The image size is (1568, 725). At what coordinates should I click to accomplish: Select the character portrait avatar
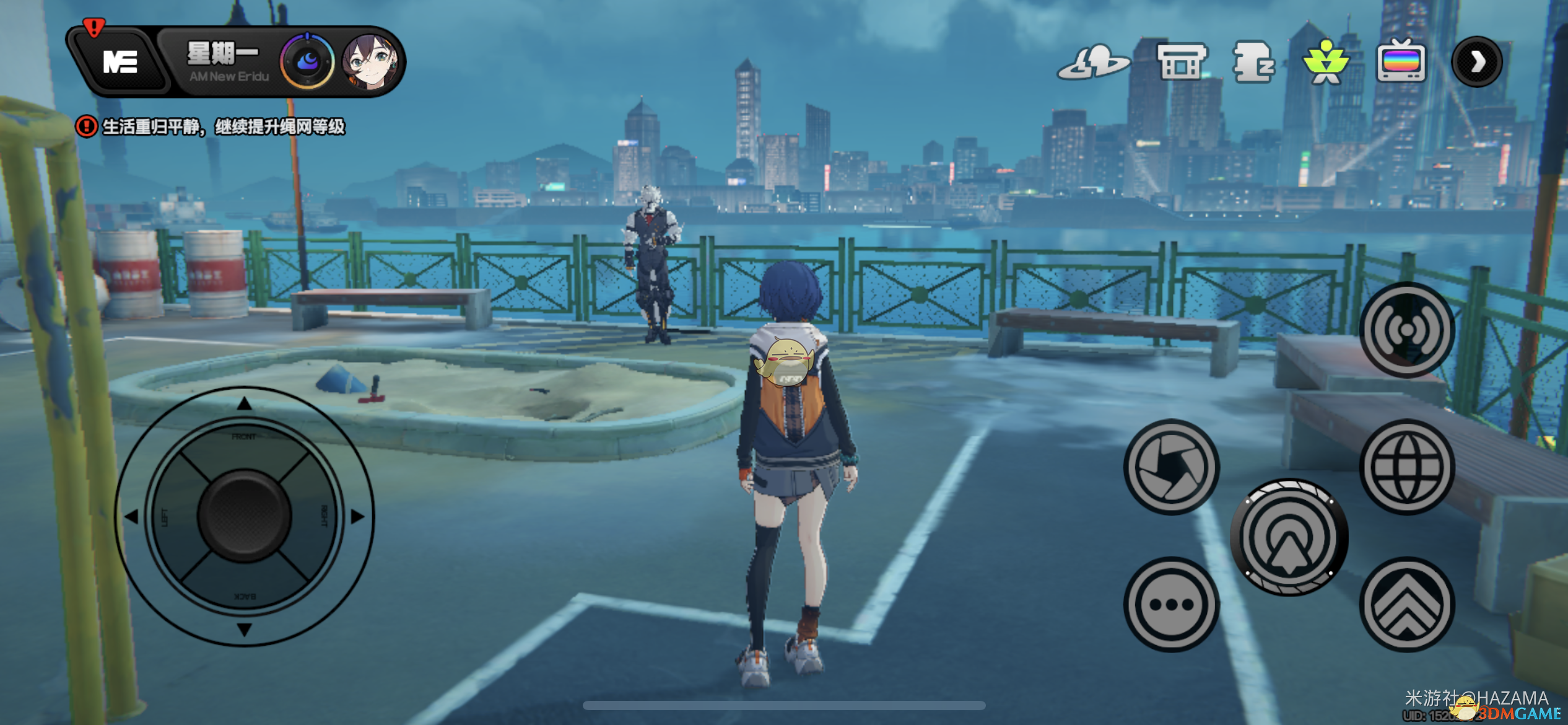370,62
